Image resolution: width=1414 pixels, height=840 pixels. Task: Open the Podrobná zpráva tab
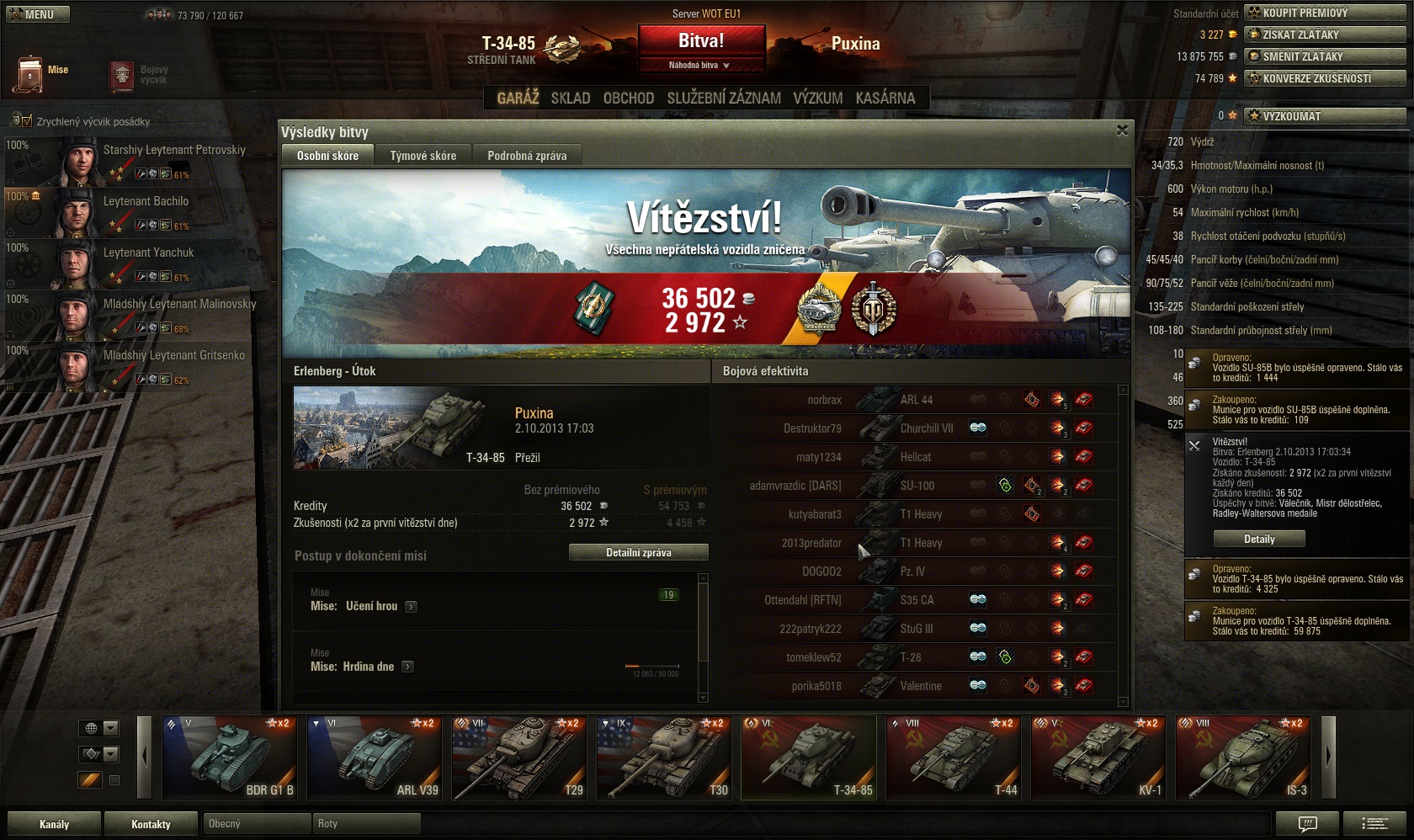coord(527,156)
